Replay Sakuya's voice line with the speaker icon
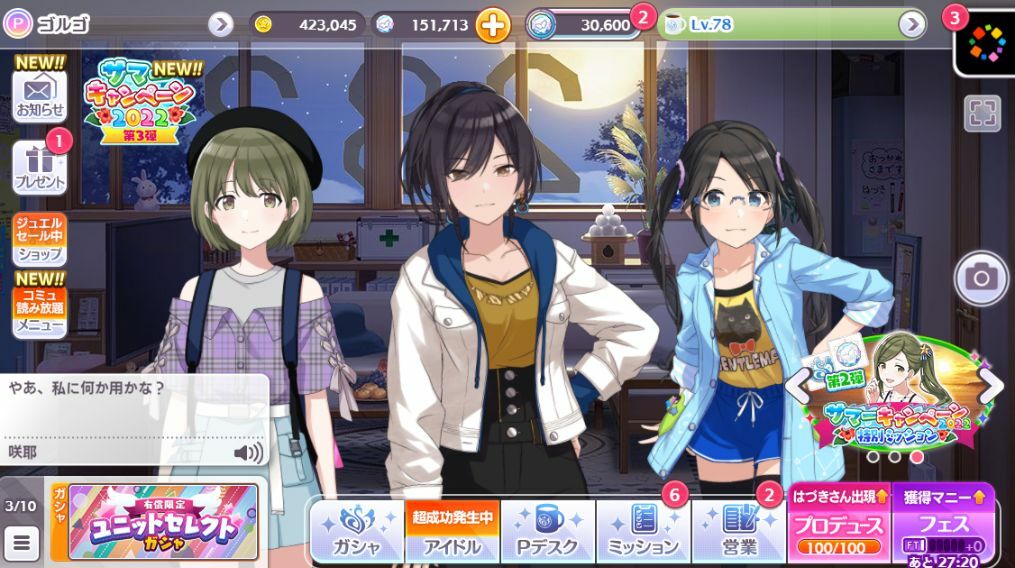Viewport: 1015px width, 568px height. (248, 453)
